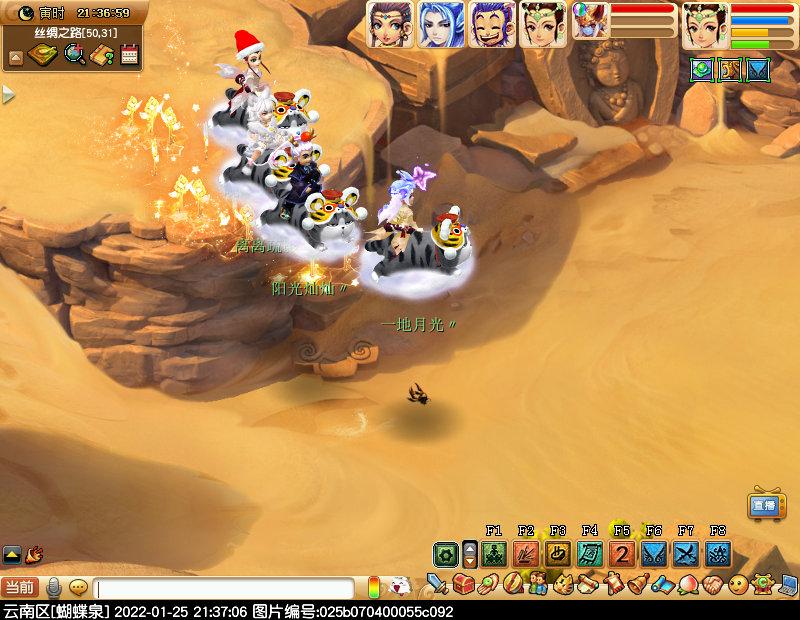Click the 直播 live broadcast TV button
This screenshot has width=800, height=620.
(765, 505)
